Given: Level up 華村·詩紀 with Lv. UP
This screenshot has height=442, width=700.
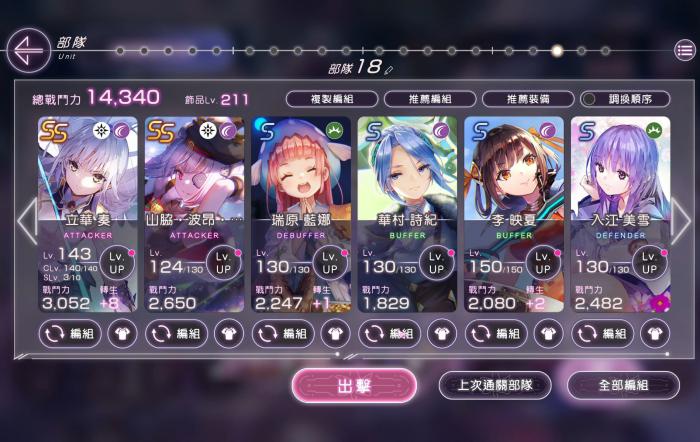Looking at the screenshot, I should [x=436, y=263].
